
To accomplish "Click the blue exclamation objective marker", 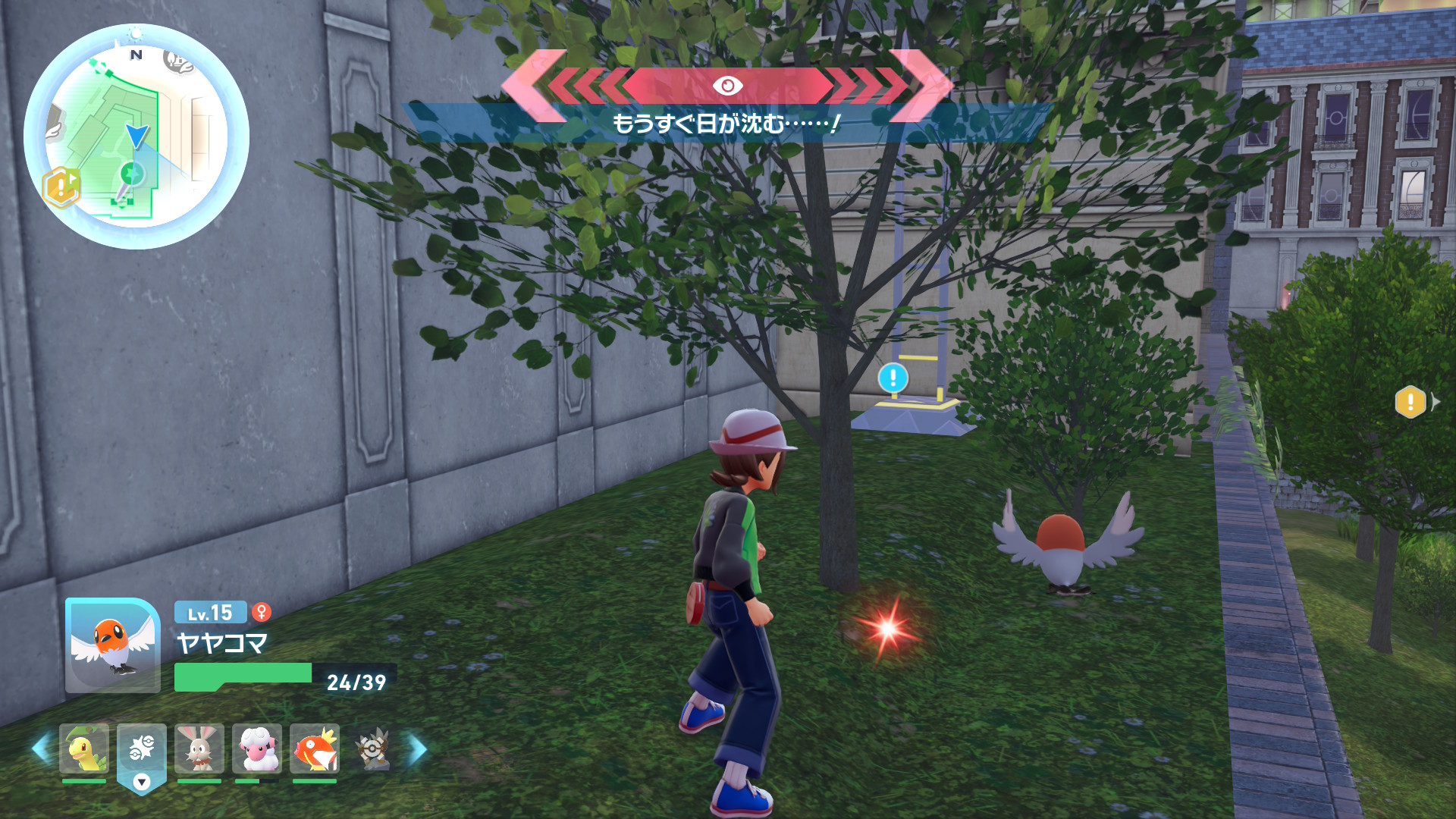I will pos(893,377).
